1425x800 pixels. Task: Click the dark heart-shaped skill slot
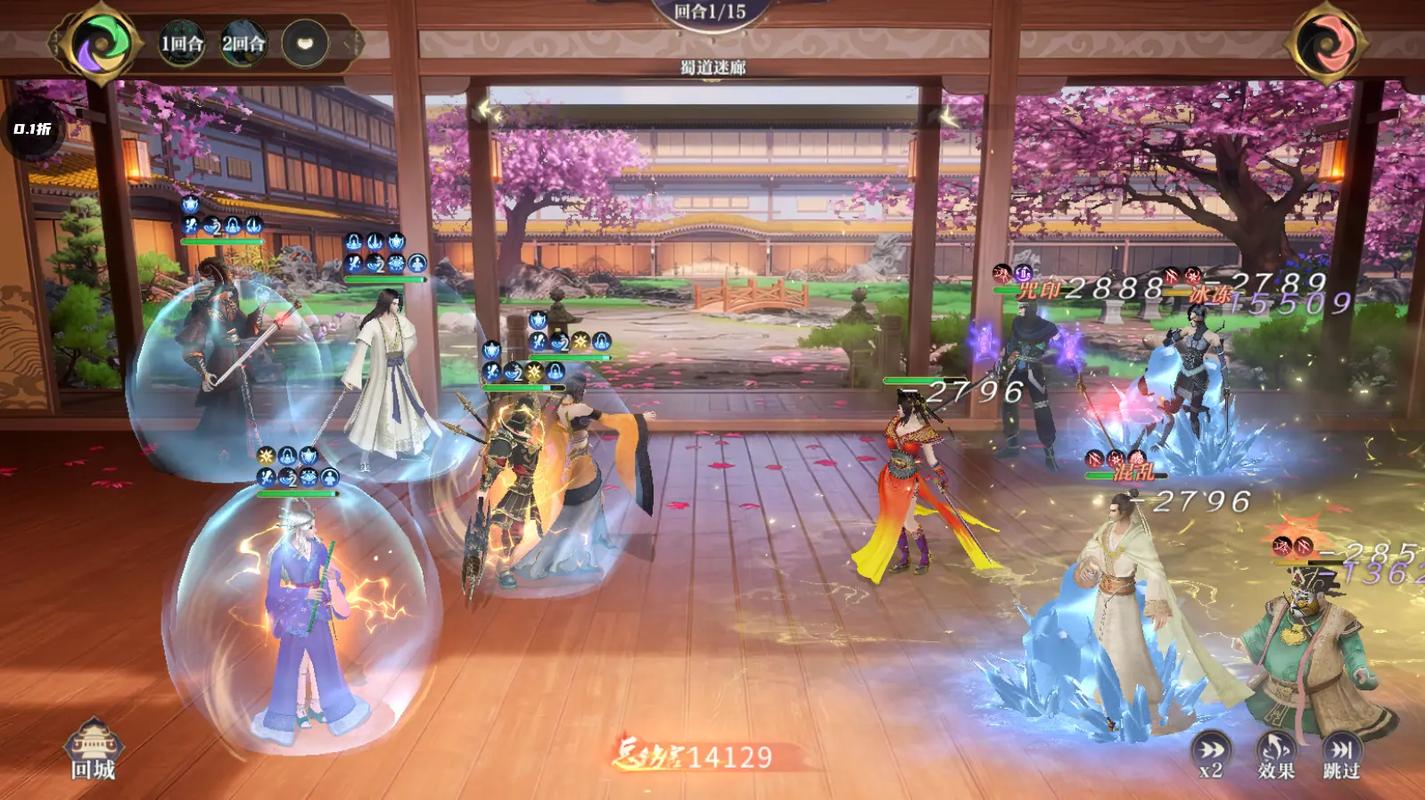click(304, 43)
